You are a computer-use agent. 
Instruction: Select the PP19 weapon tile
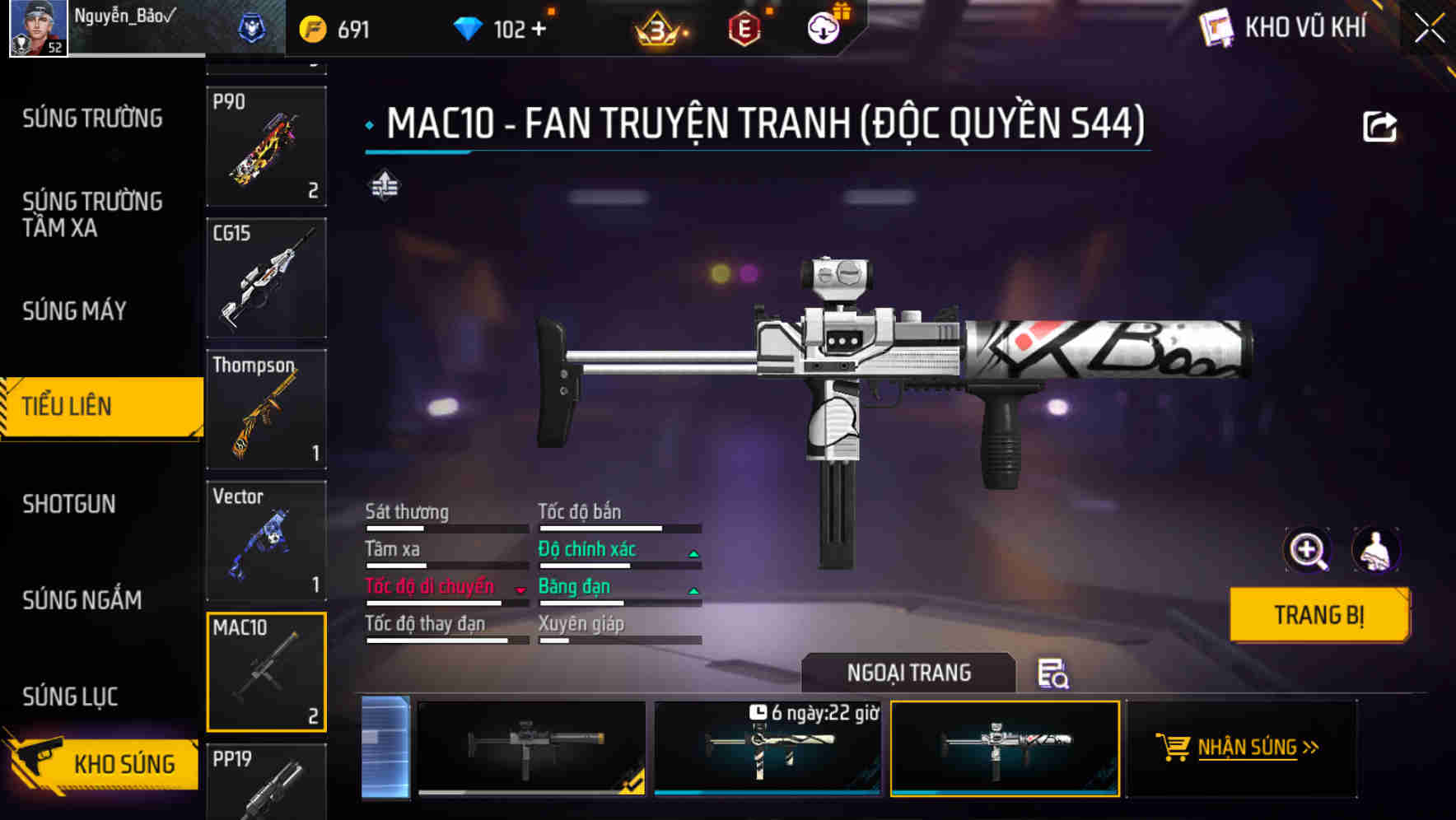click(266, 782)
